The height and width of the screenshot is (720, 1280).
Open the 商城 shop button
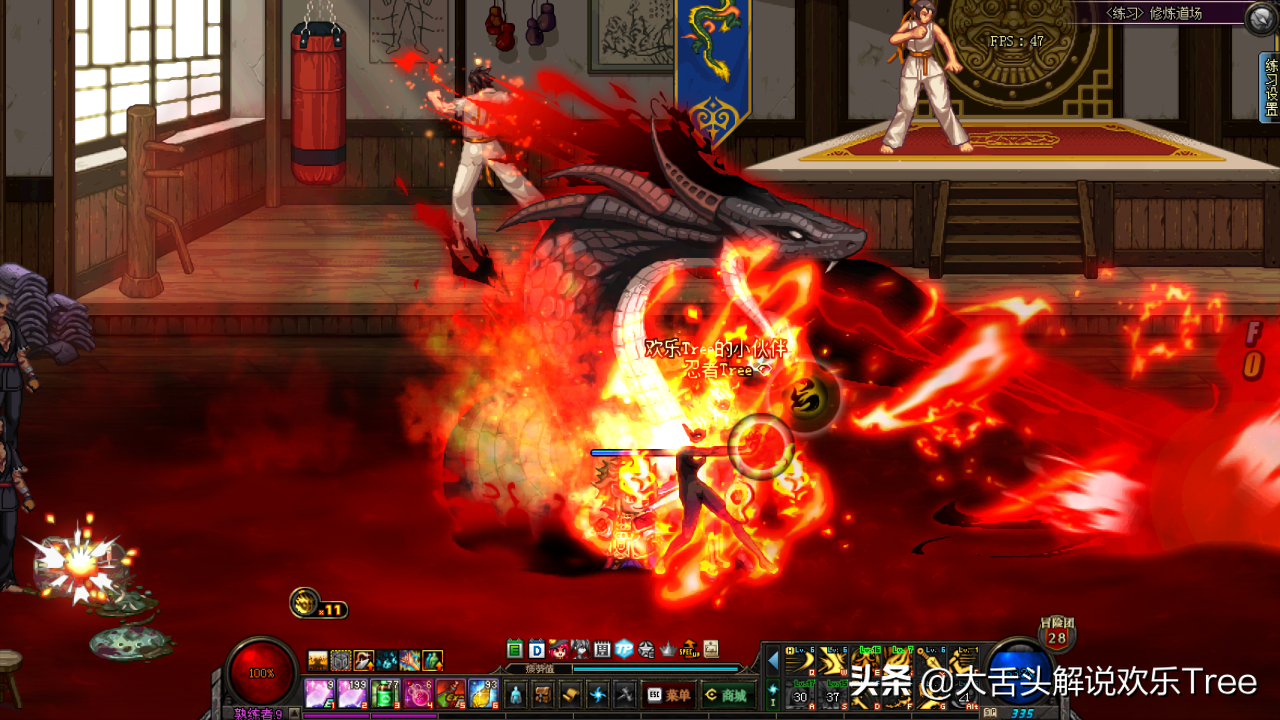click(x=728, y=694)
